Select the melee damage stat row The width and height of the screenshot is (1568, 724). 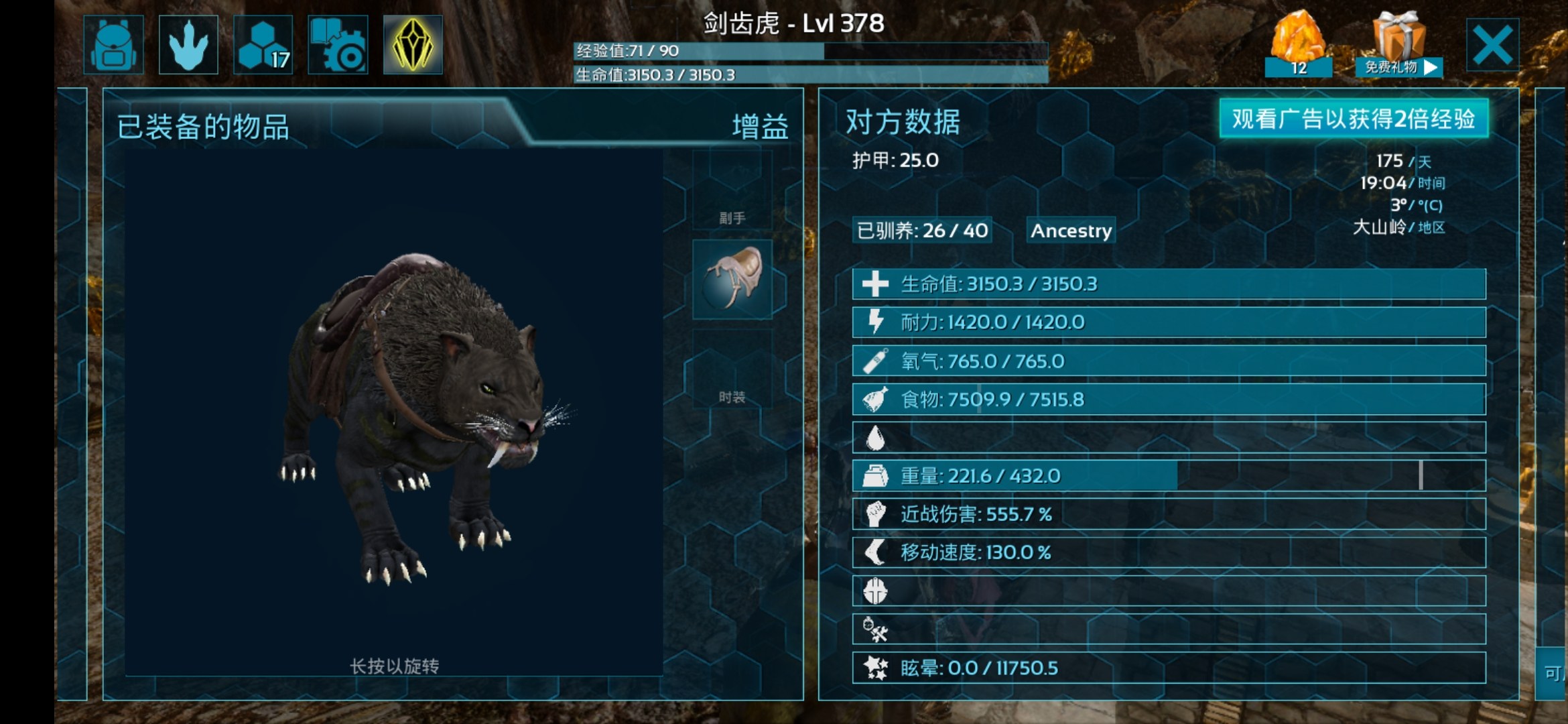(x=1169, y=514)
